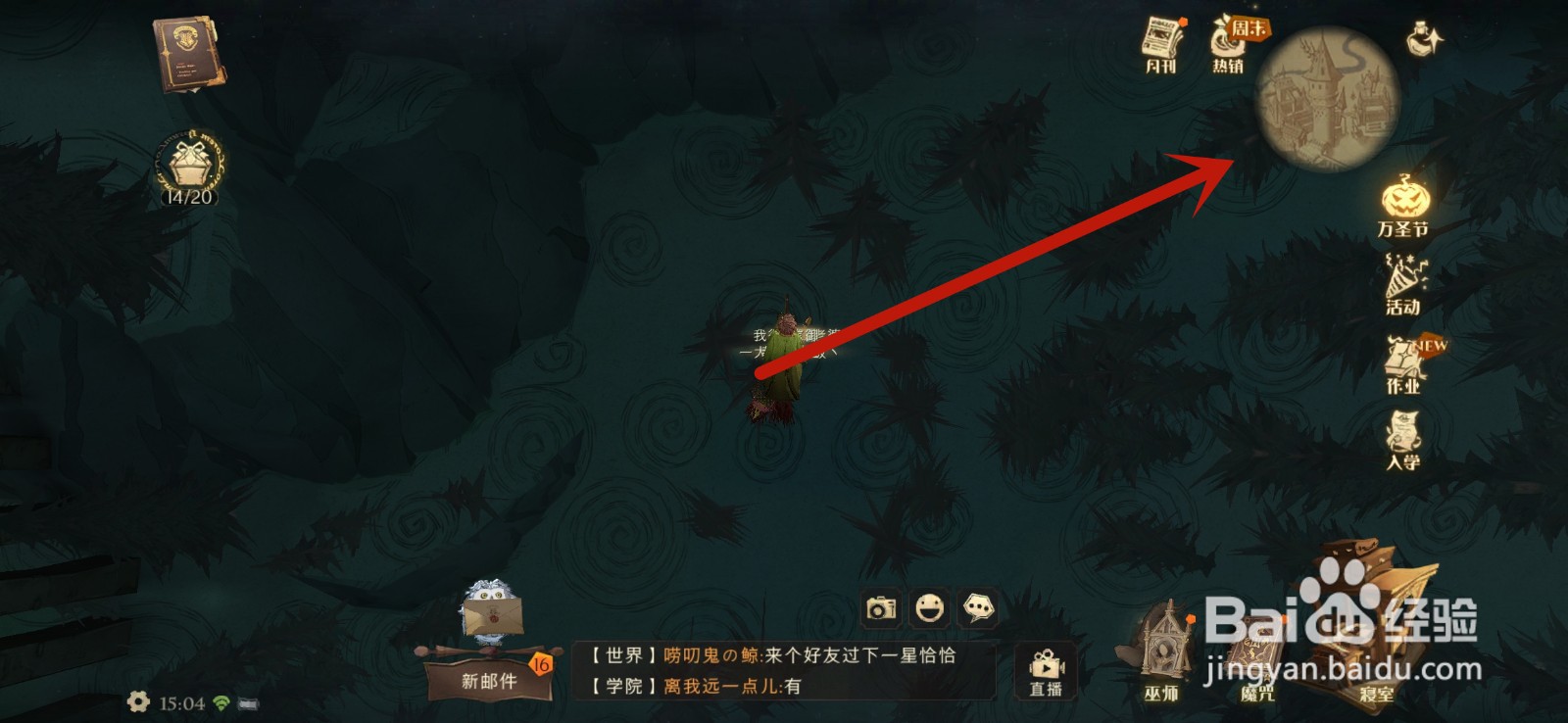Open the emoji smiley face icon
Image resolution: width=1568 pixels, height=723 pixels.
click(x=929, y=609)
